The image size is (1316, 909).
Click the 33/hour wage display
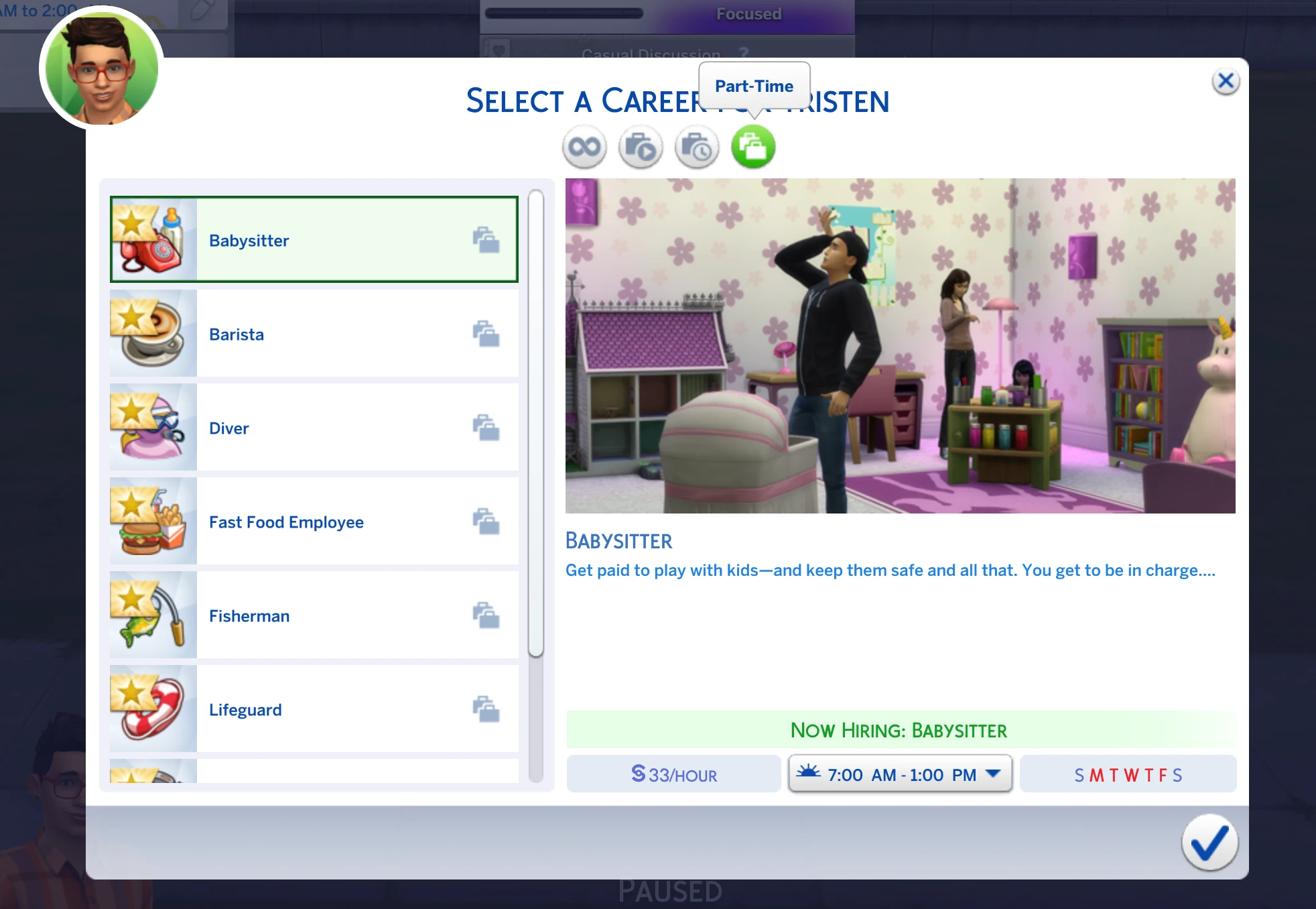[x=673, y=774]
